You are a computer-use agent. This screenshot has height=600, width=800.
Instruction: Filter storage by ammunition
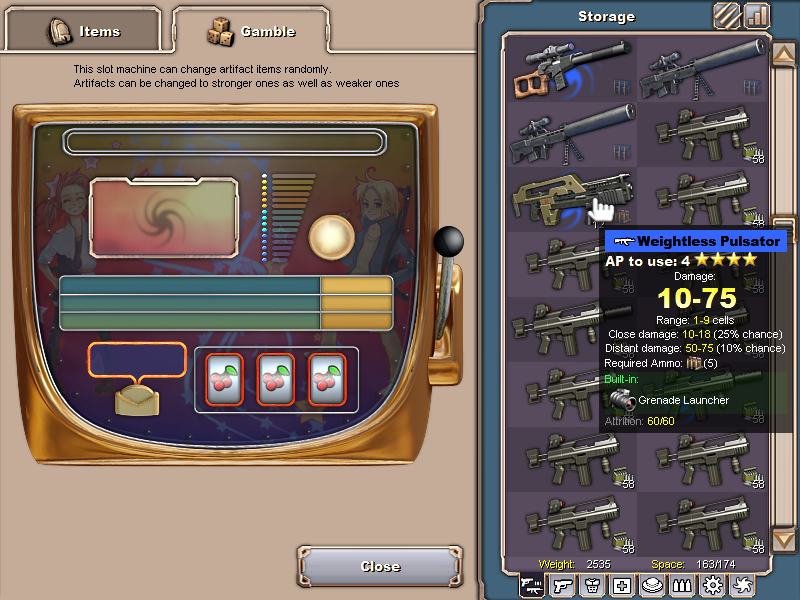[x=682, y=586]
